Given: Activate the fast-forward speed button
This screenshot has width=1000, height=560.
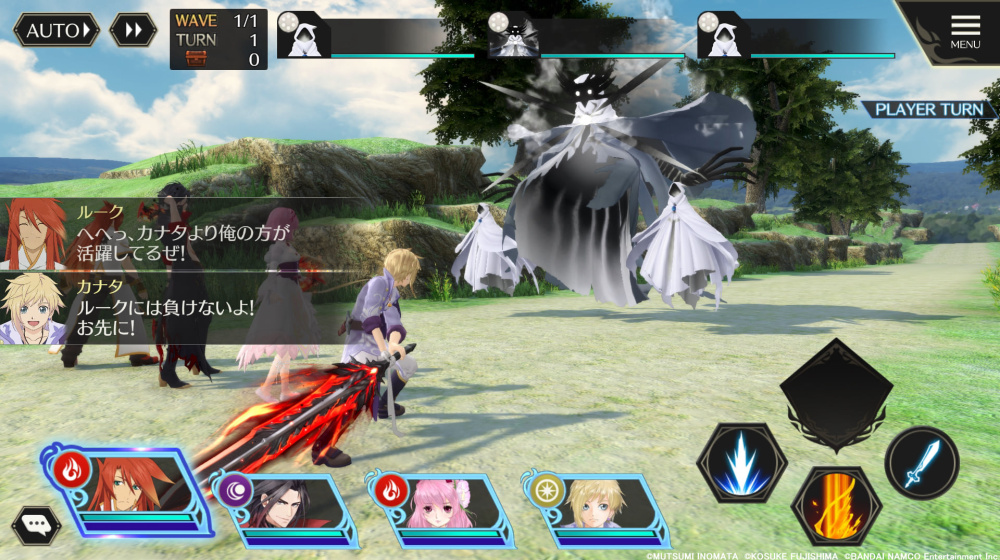Looking at the screenshot, I should (x=133, y=30).
